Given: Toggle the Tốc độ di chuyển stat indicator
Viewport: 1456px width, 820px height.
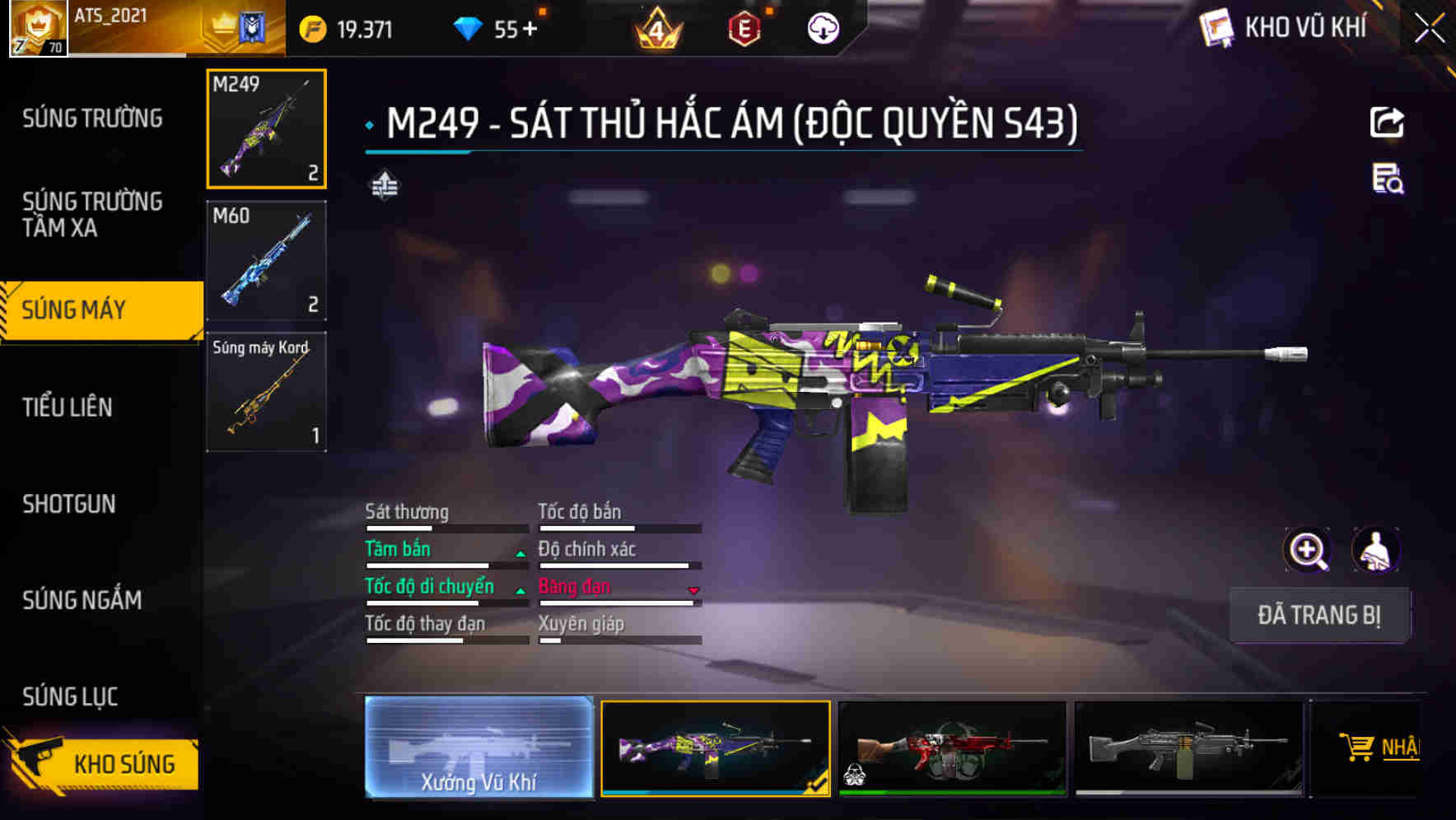Looking at the screenshot, I should pyautogui.click(x=520, y=589).
